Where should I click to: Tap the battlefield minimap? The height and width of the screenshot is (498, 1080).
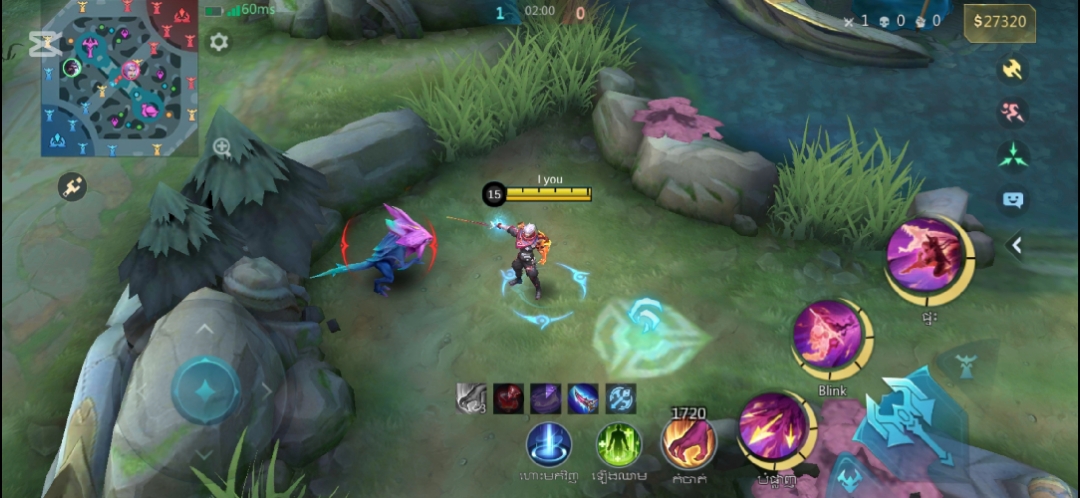click(x=119, y=77)
